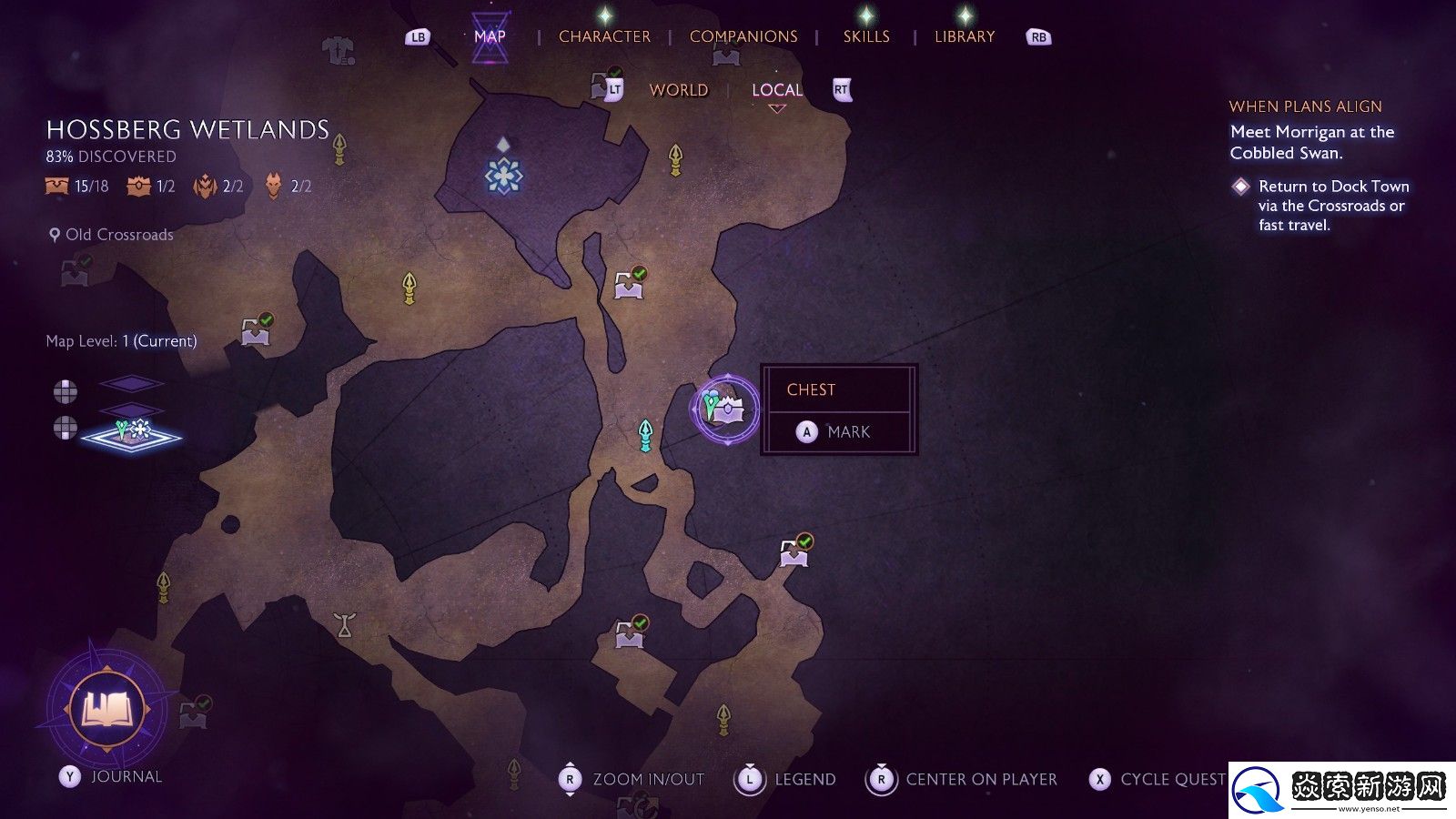Click the hourglass-shaped map marker
The width and height of the screenshot is (1456, 819).
344,625
